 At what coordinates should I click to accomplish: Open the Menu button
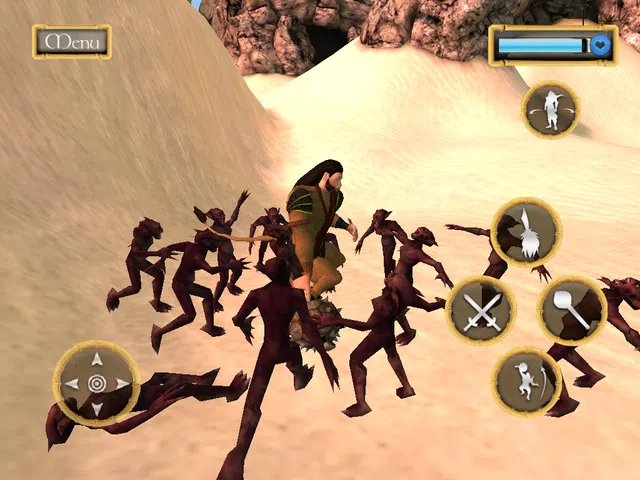(71, 42)
